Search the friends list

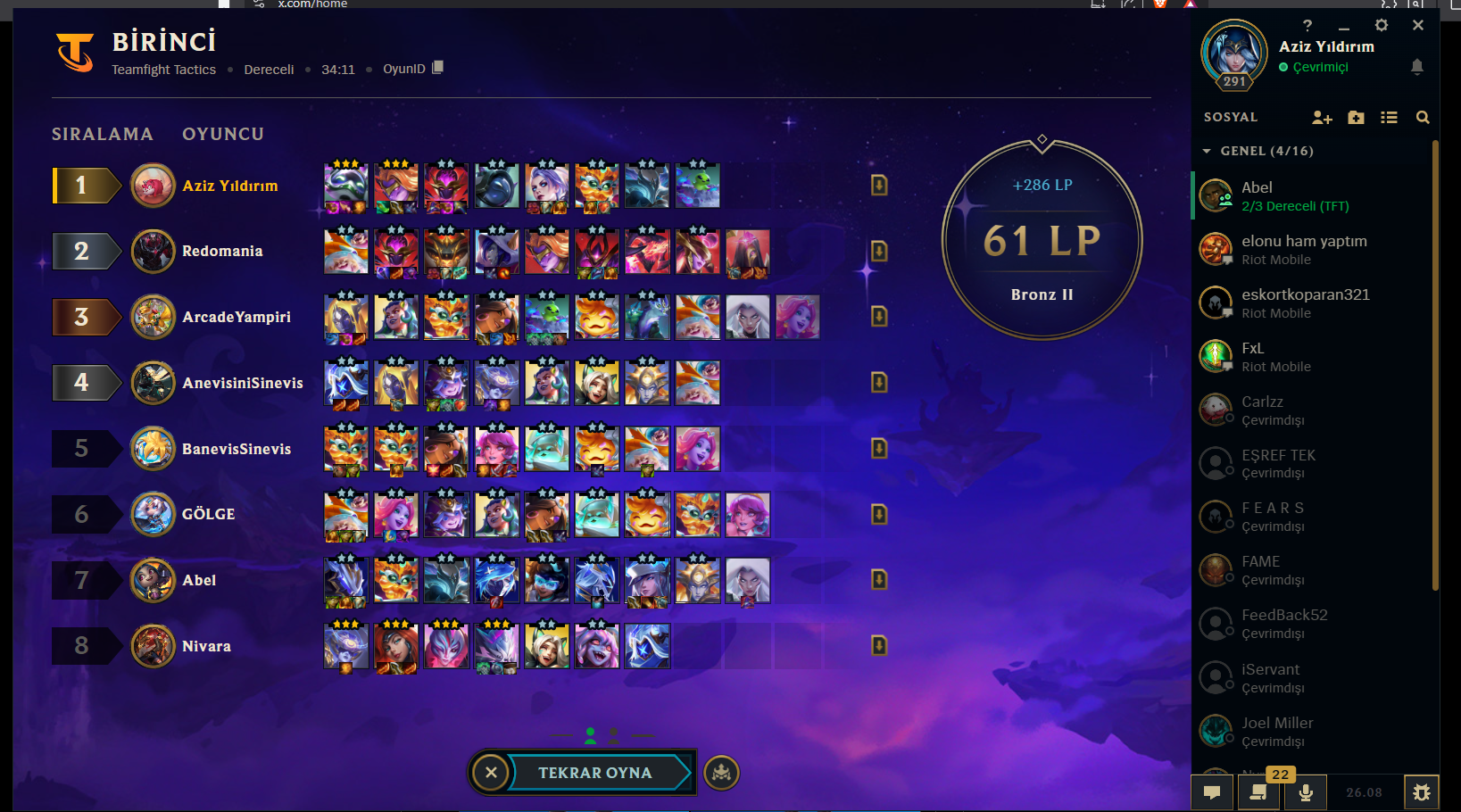pyautogui.click(x=1423, y=117)
